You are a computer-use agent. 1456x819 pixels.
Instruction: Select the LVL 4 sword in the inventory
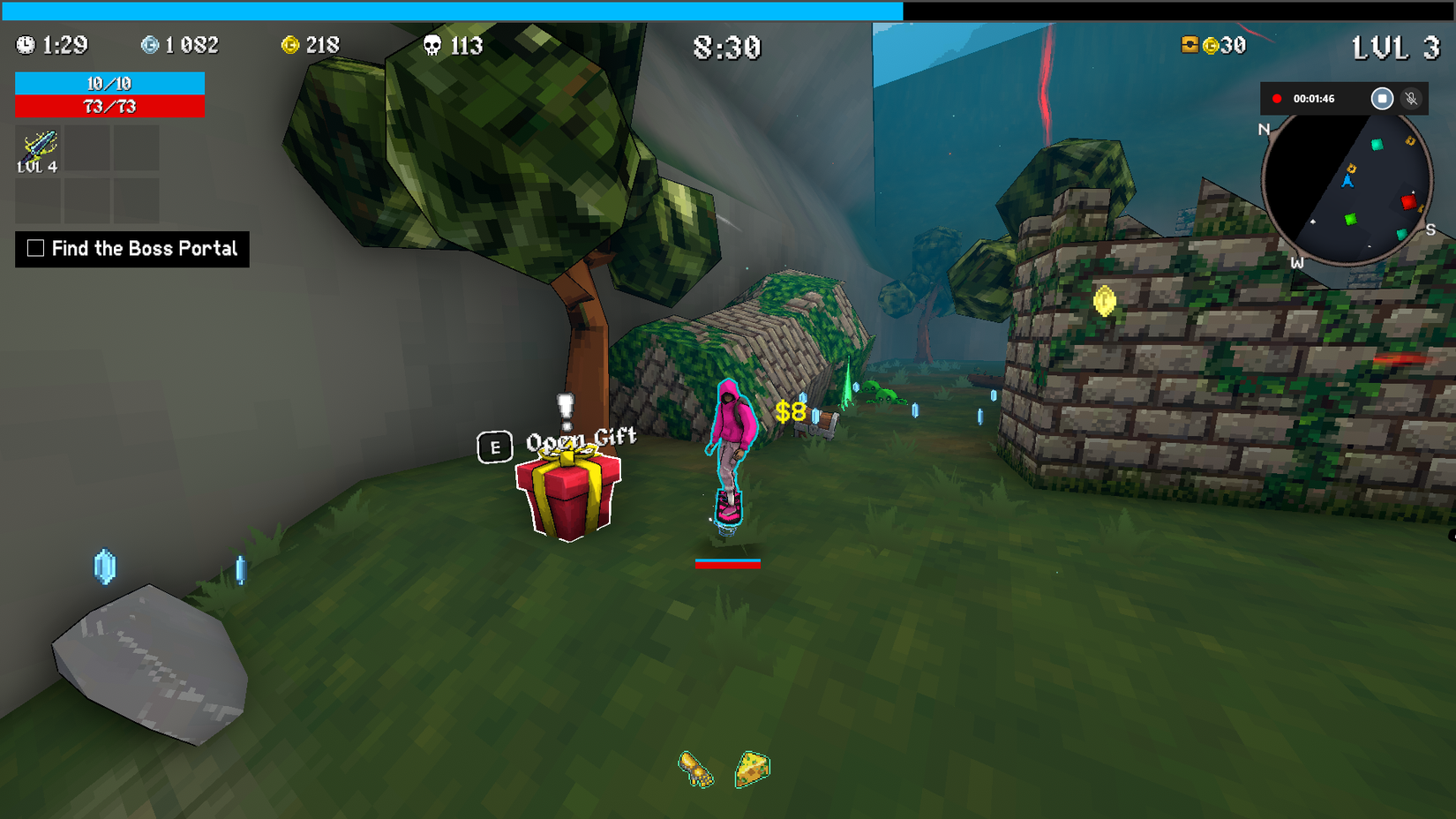37,148
